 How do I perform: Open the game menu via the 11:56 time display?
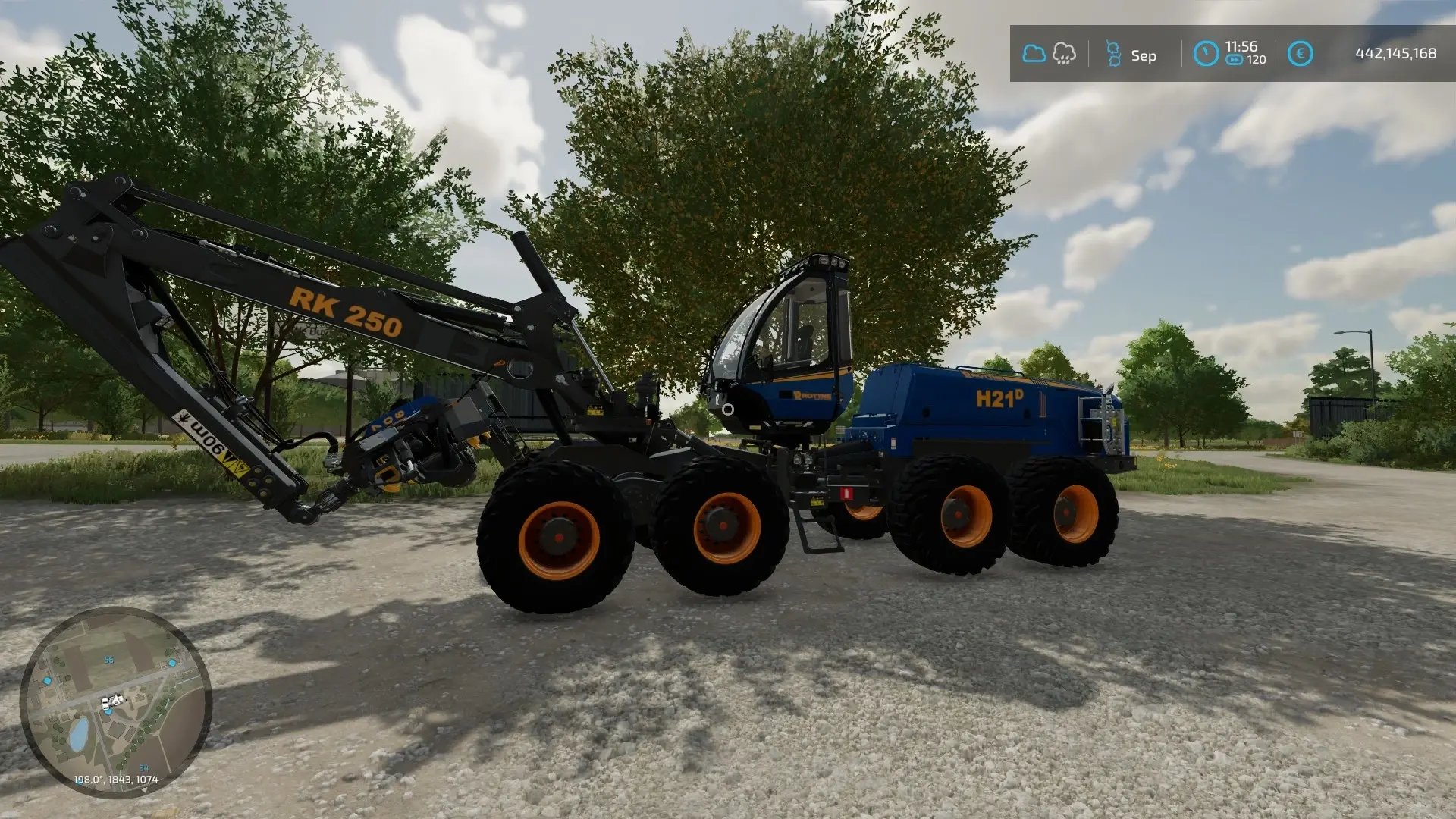(x=1241, y=46)
